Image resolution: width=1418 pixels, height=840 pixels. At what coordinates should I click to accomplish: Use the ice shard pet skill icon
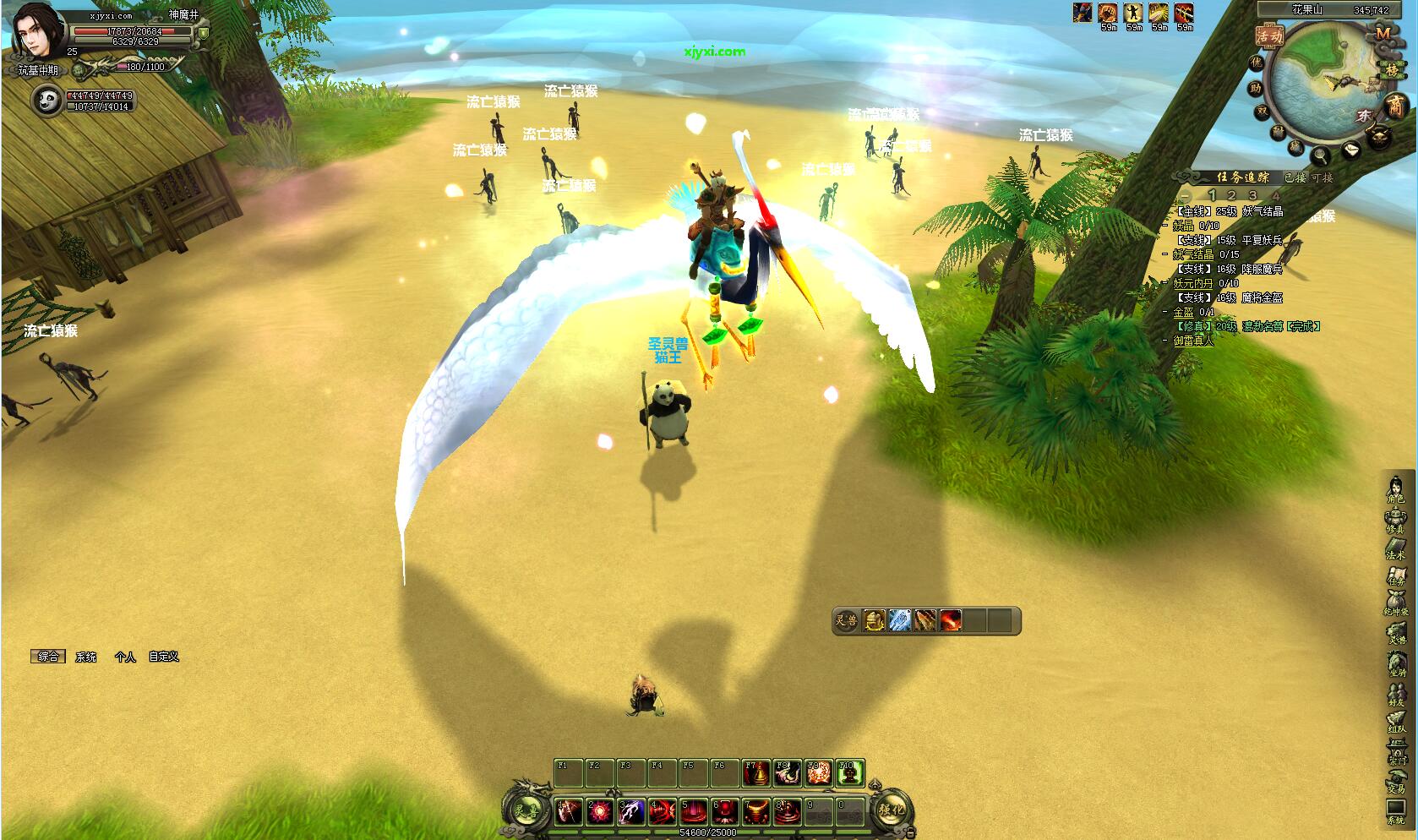point(899,620)
